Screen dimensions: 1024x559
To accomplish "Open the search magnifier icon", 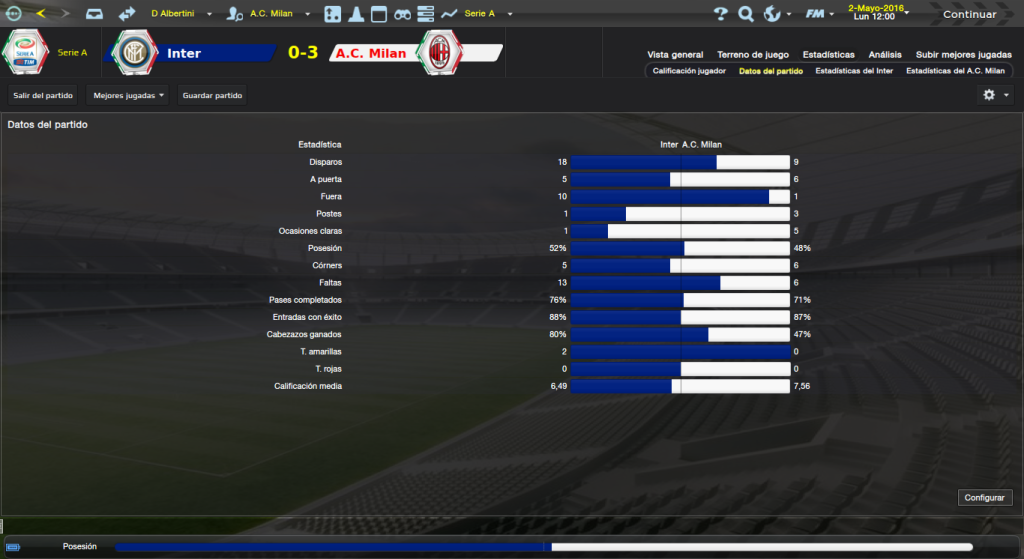I will coord(746,14).
